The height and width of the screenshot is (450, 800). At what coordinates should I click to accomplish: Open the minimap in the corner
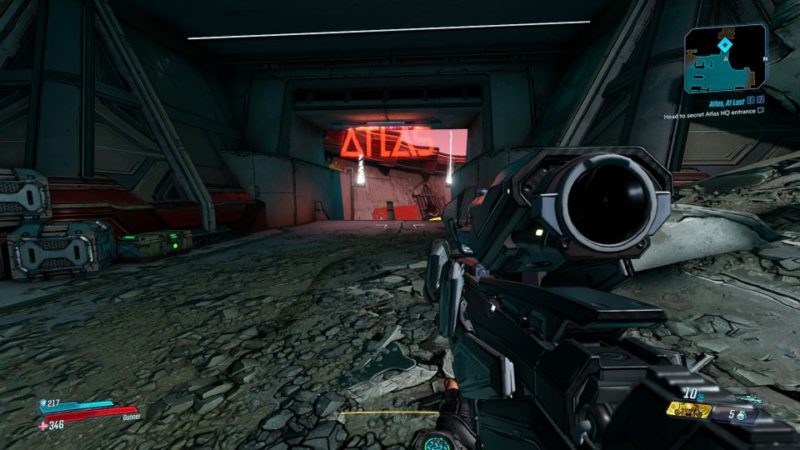coord(725,58)
